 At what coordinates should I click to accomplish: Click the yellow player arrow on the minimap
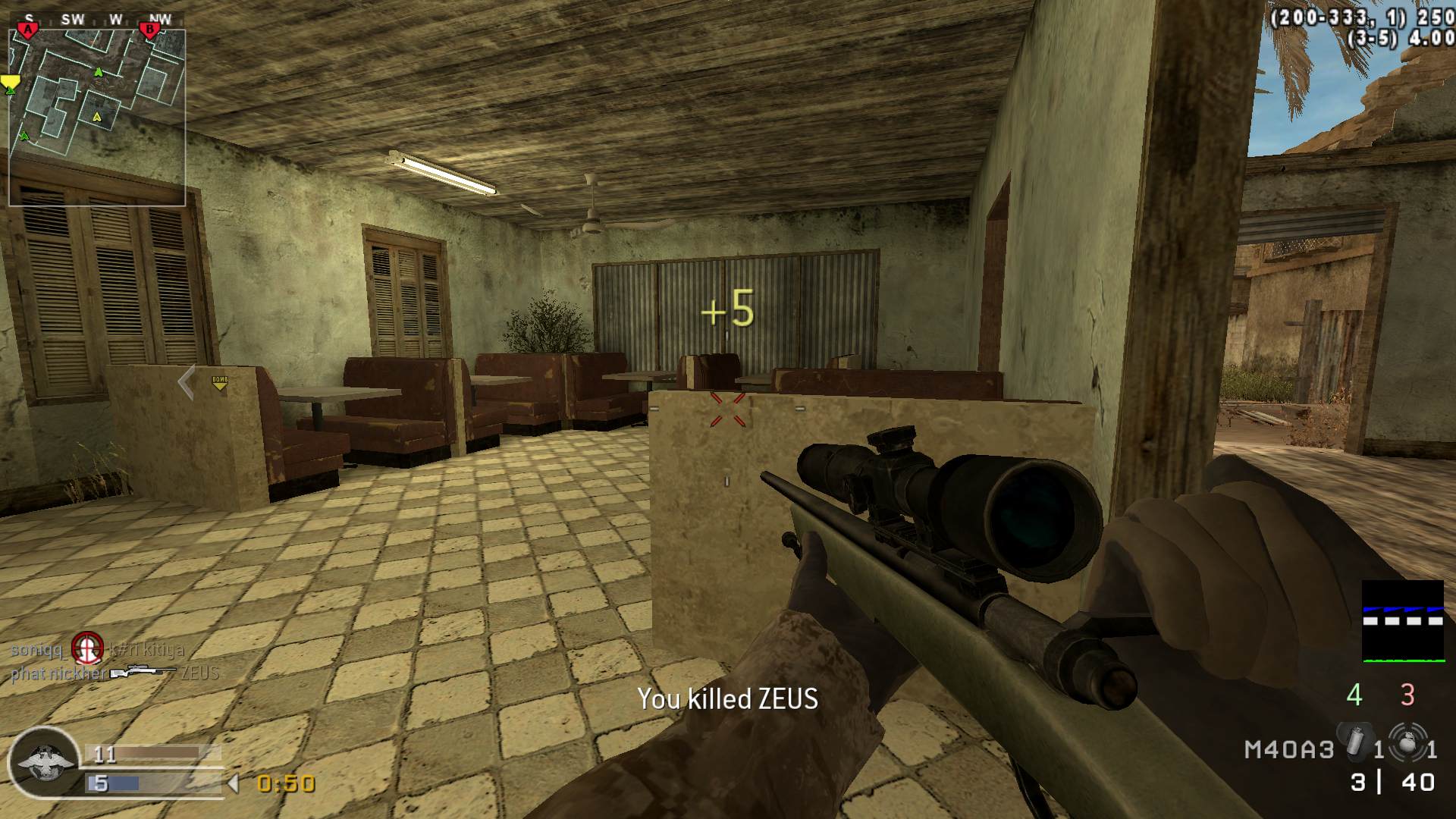pos(96,117)
